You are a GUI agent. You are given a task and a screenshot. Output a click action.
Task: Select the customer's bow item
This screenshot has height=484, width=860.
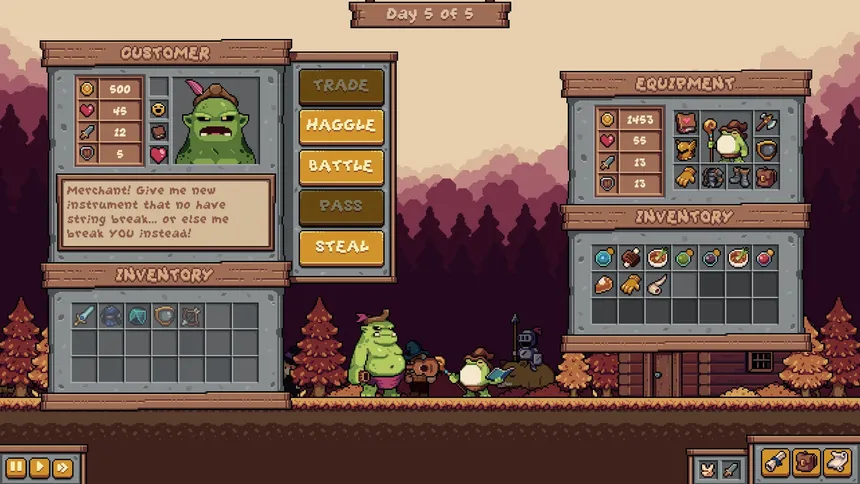[192, 316]
